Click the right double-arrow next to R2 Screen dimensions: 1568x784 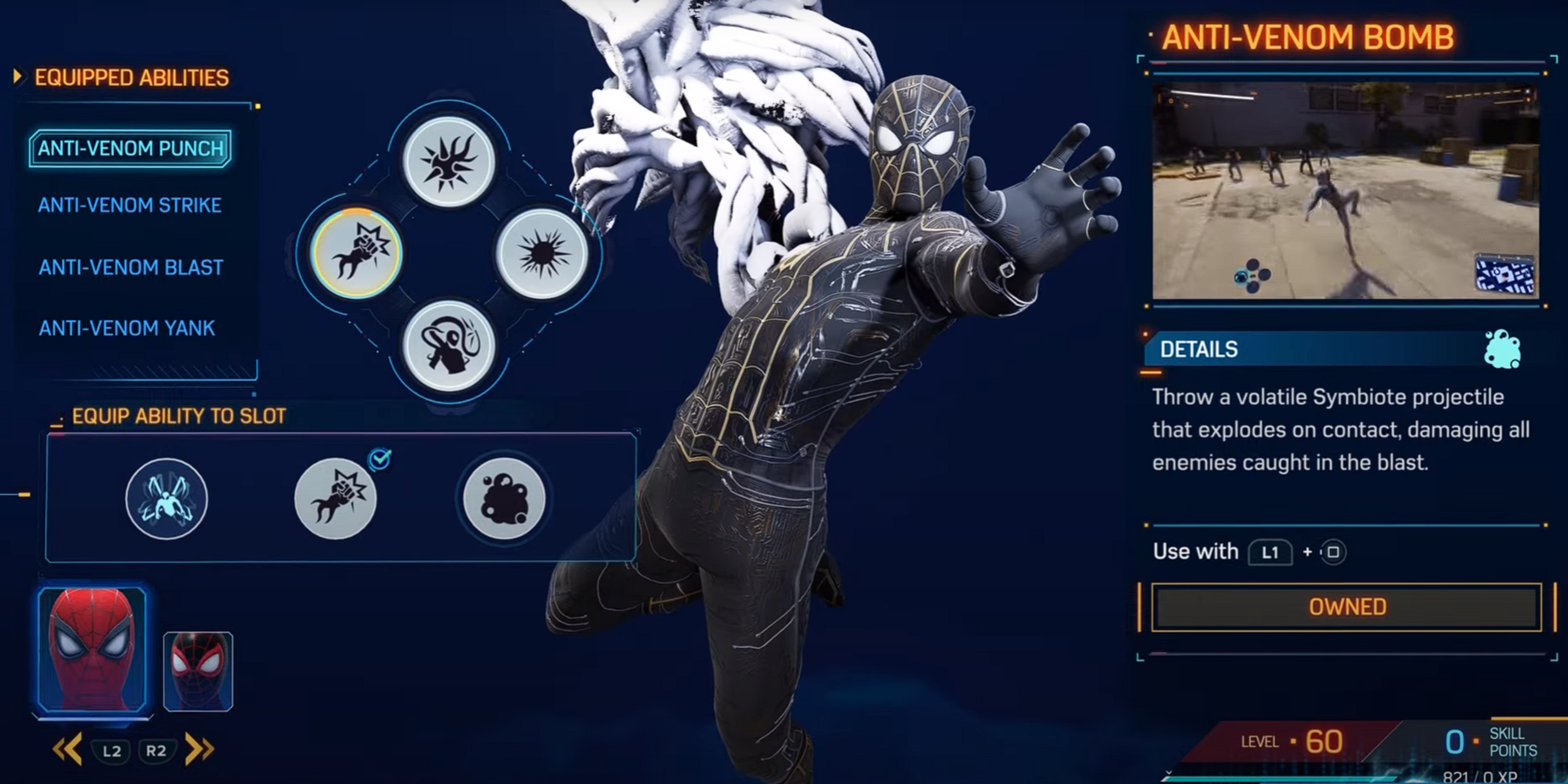coord(200,750)
